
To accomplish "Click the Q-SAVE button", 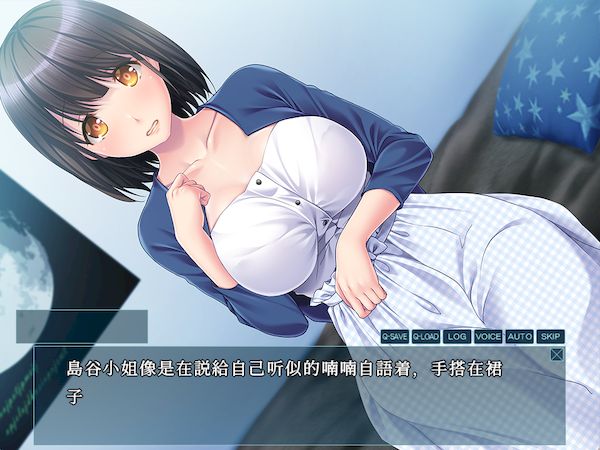I will click(395, 337).
